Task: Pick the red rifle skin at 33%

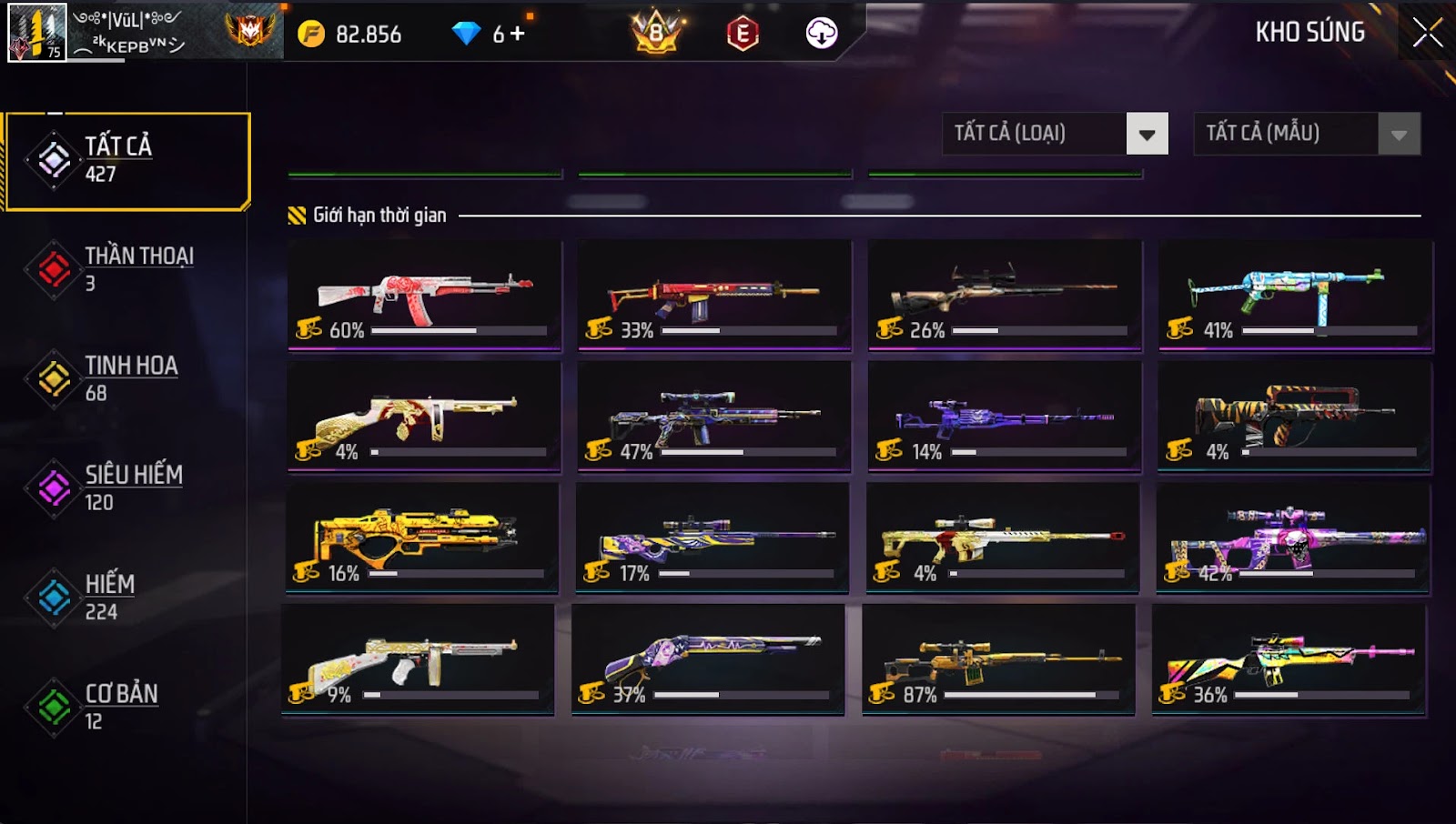Action: 714,295
